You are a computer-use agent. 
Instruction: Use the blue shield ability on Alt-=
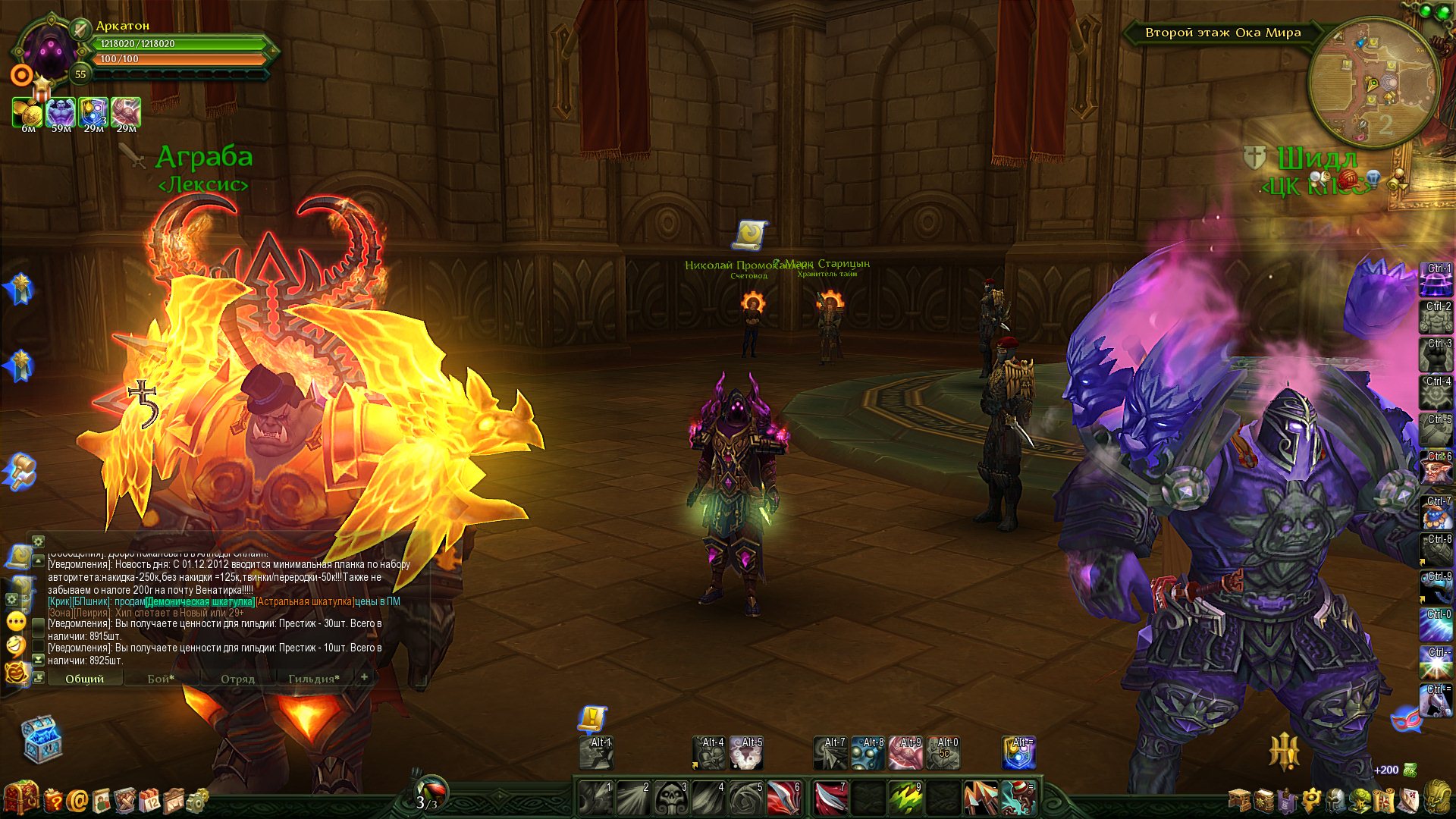coord(1018,753)
